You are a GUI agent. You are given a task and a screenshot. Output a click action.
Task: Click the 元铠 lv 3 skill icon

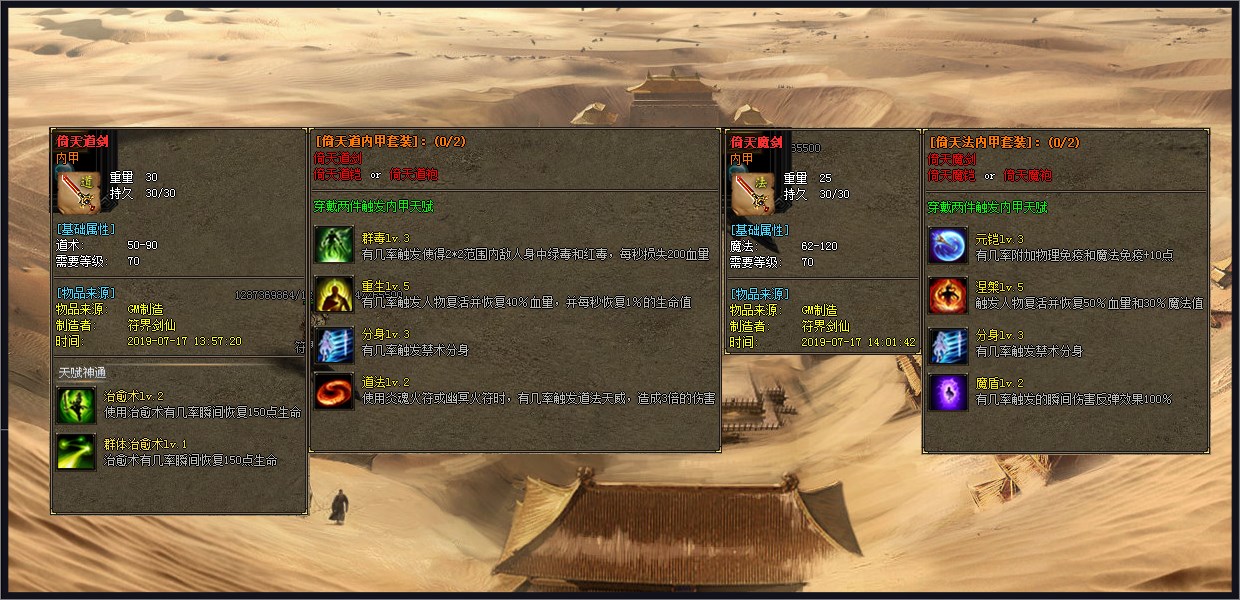pos(948,246)
